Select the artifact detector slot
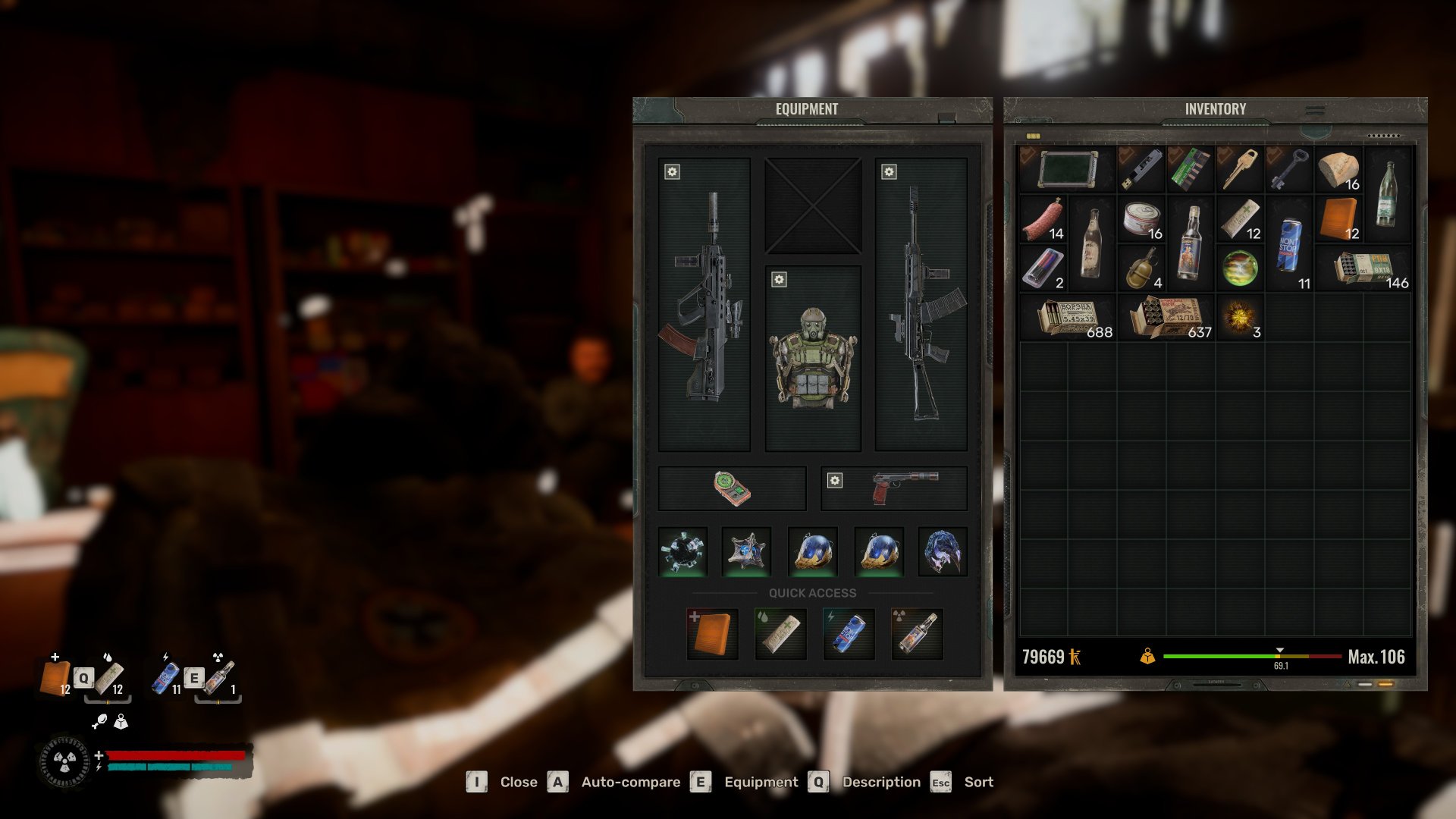Screen dimensions: 1456x819 pos(732,488)
